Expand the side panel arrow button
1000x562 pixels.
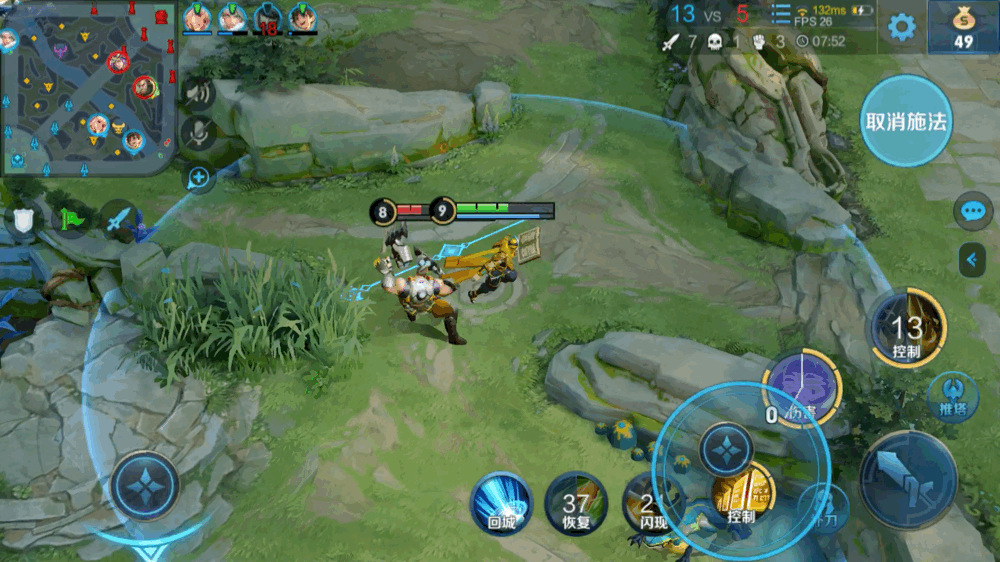click(972, 260)
